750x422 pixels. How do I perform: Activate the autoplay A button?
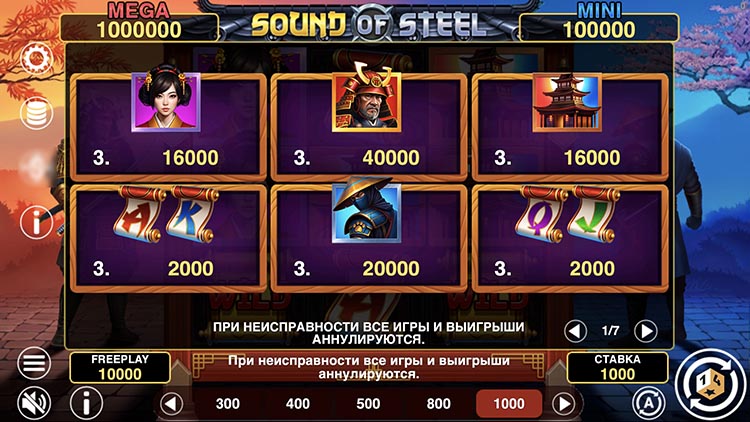pos(649,403)
